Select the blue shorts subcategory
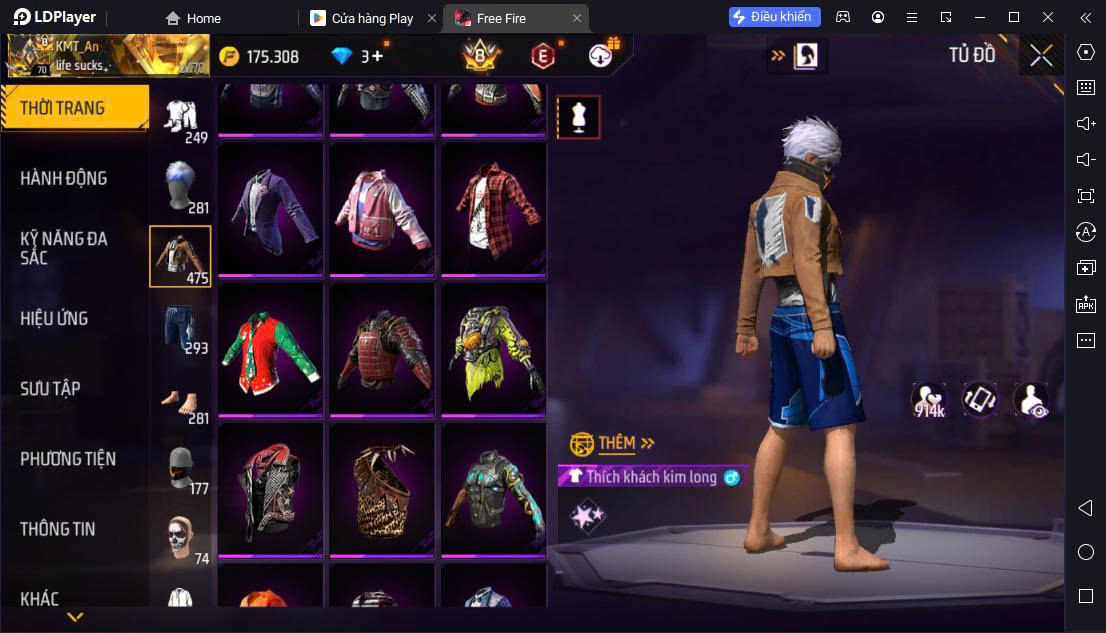This screenshot has height=633, width=1106. coord(181,327)
